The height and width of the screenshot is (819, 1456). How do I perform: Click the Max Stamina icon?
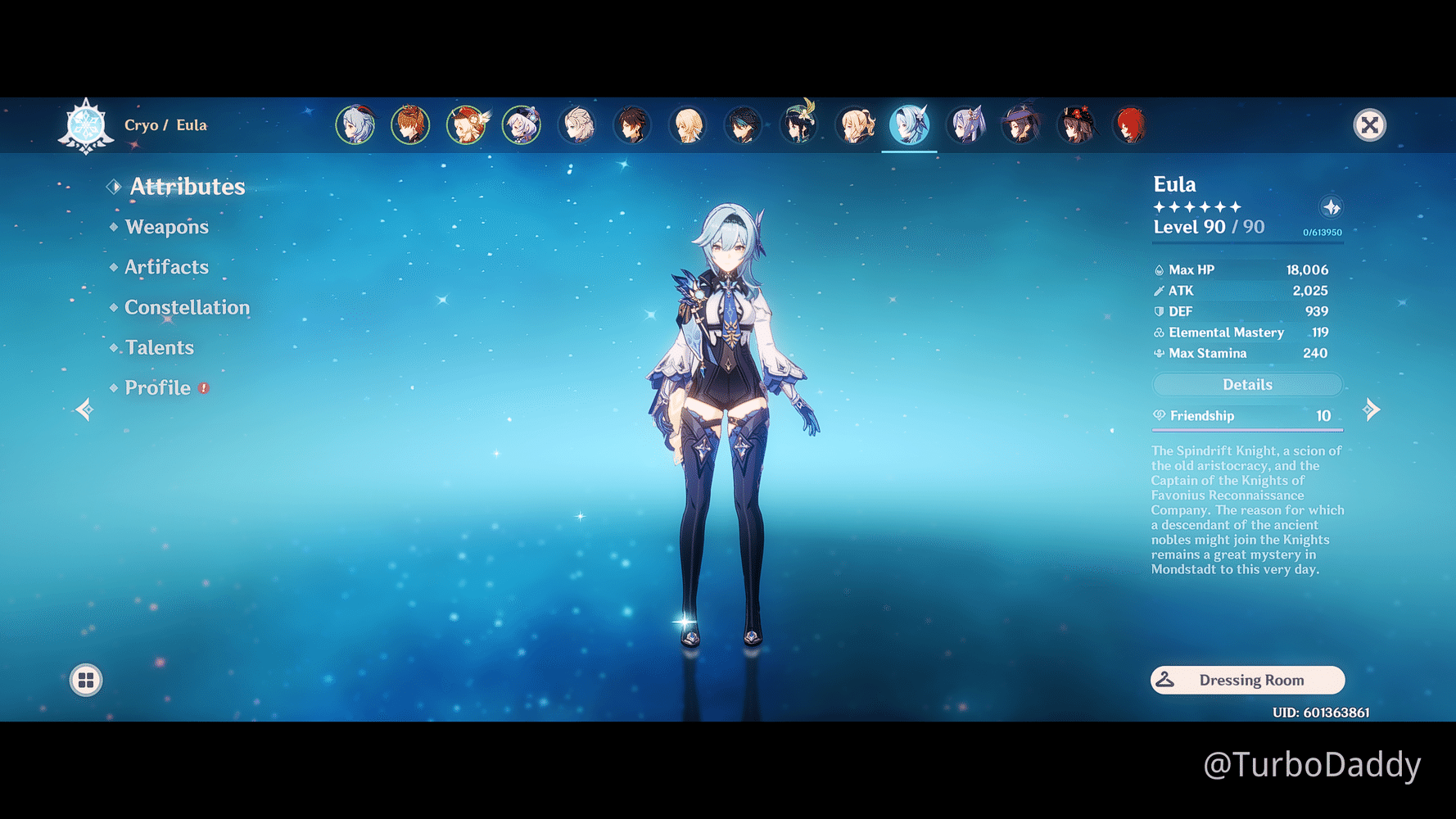pyautogui.click(x=1158, y=353)
